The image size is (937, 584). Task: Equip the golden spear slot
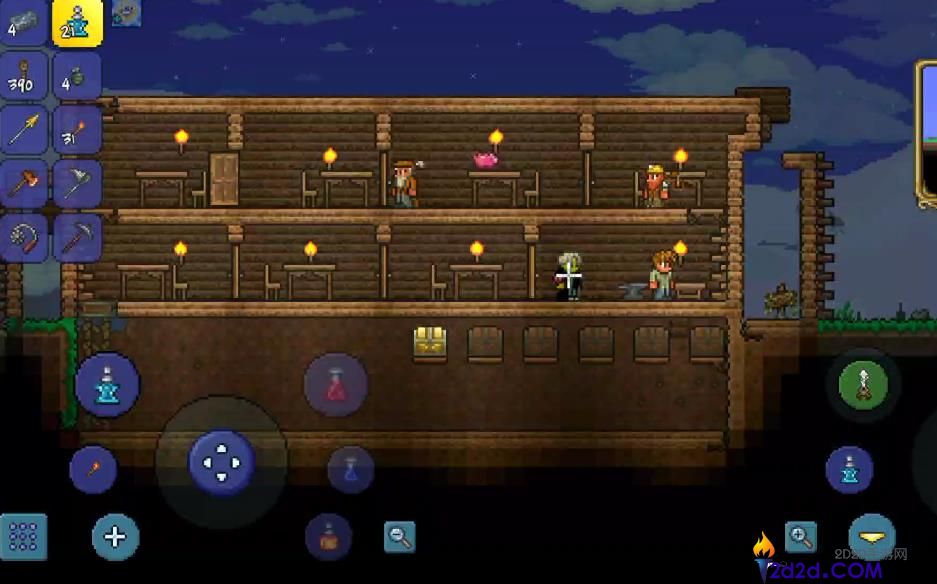(x=24, y=129)
